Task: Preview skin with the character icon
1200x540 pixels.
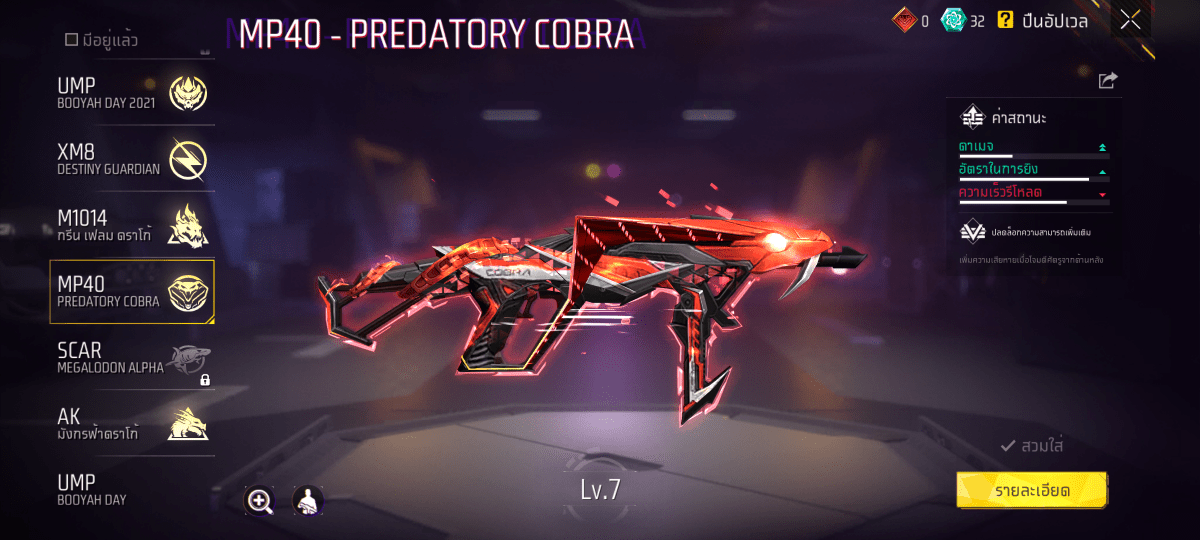Action: click(307, 501)
